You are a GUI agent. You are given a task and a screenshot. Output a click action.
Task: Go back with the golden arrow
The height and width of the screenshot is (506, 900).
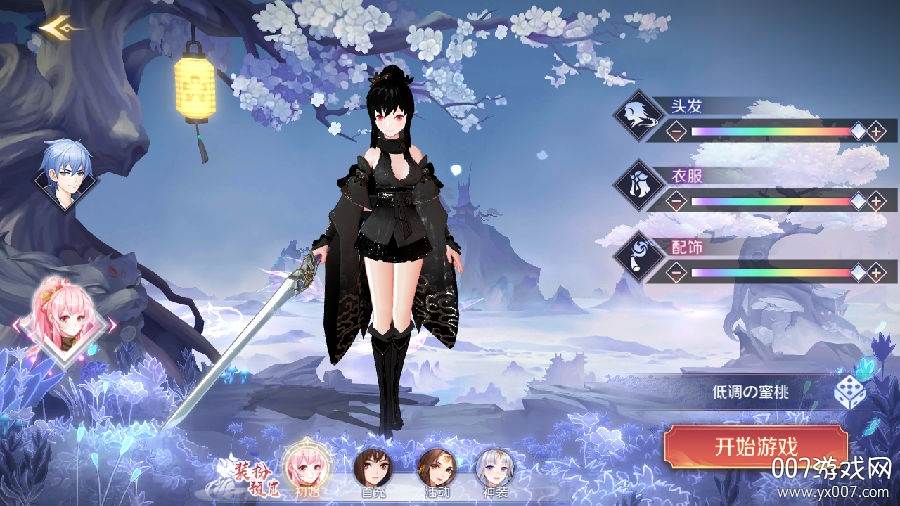coord(57,27)
